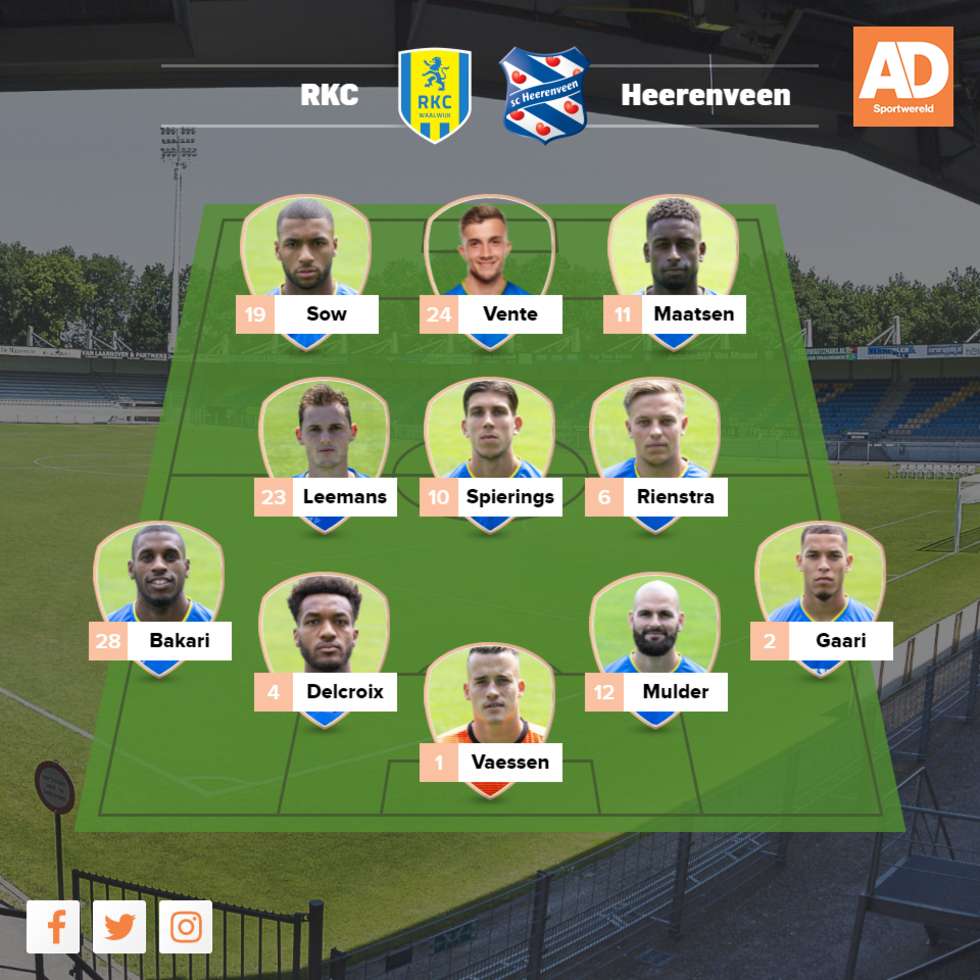
Task: Pick Maatsen's player card
Action: (673, 270)
